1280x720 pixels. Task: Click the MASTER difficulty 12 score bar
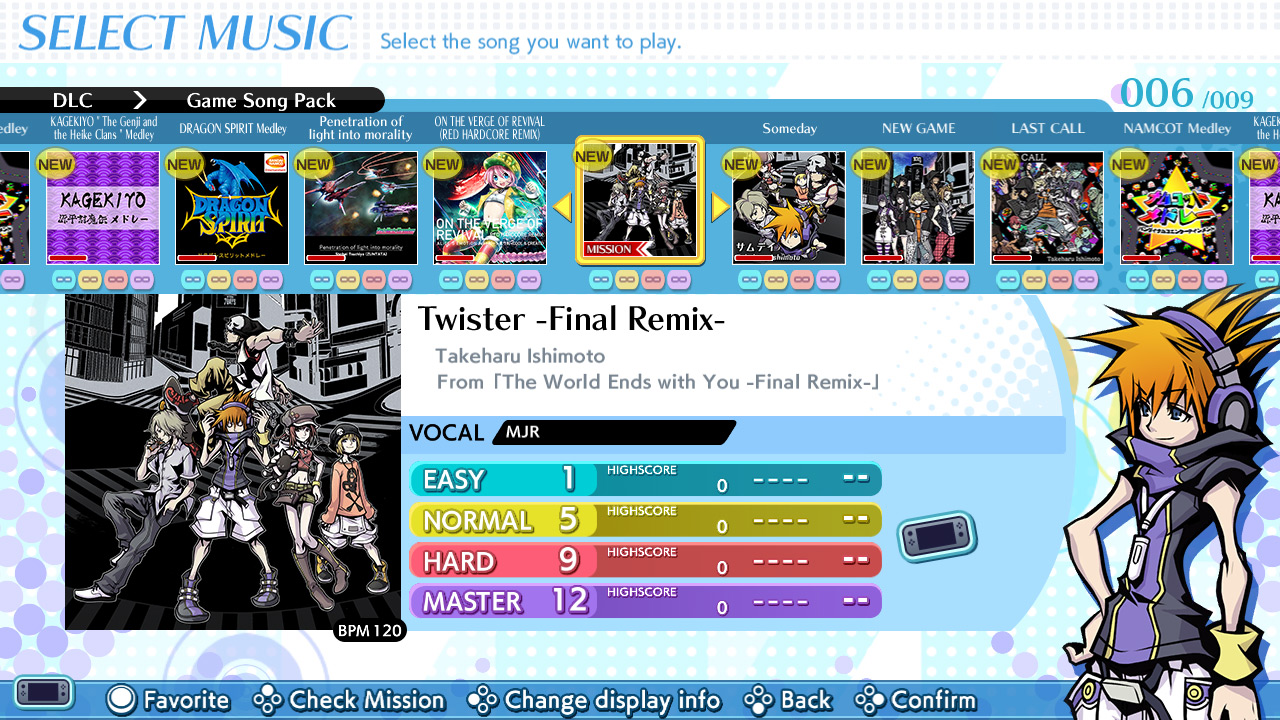645,600
